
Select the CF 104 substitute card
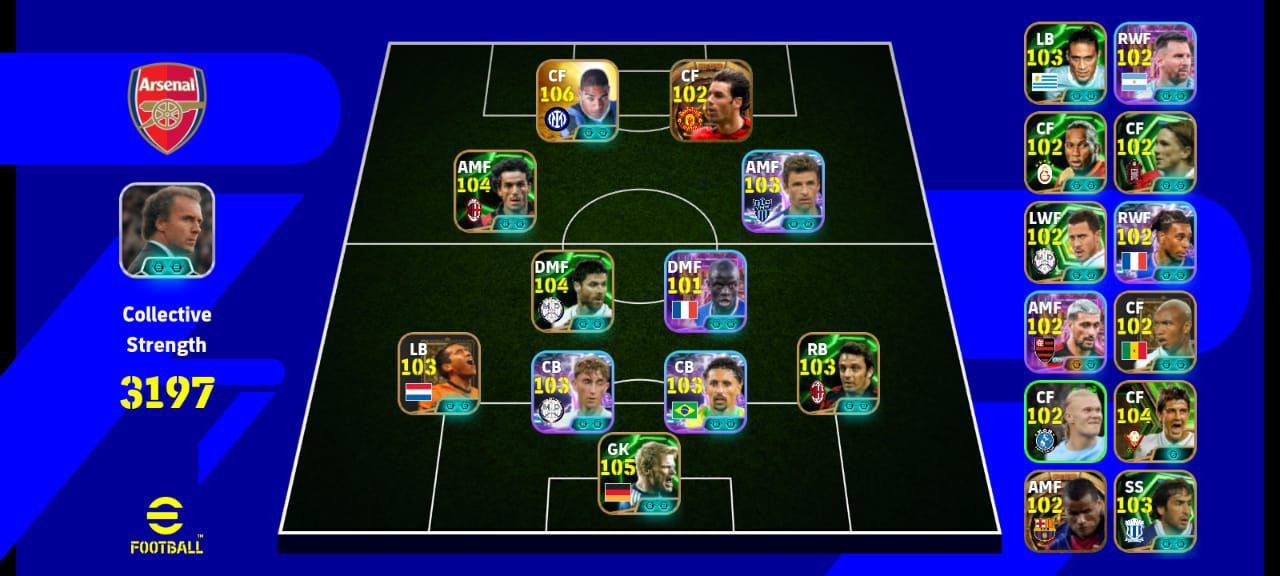click(1155, 421)
